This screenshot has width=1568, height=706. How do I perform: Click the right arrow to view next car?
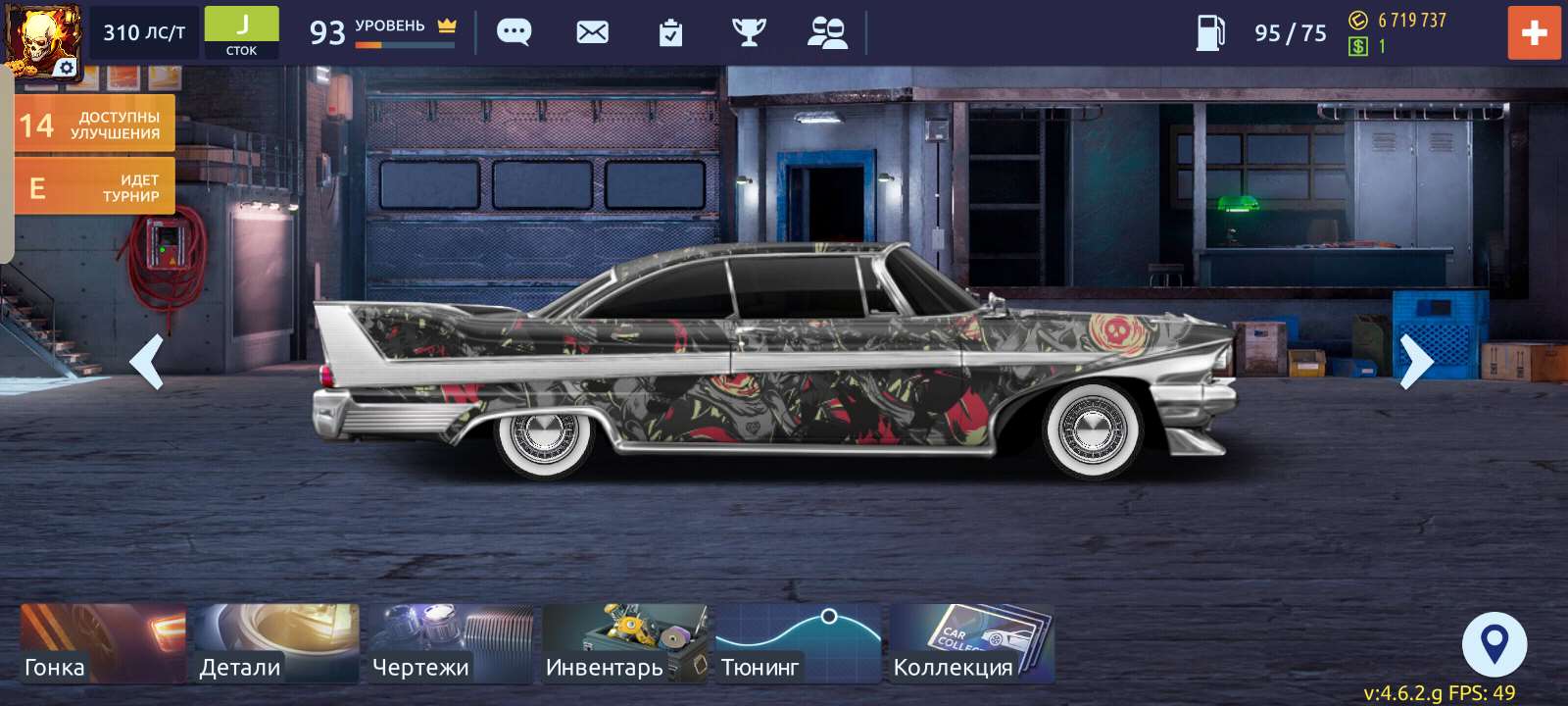1414,363
